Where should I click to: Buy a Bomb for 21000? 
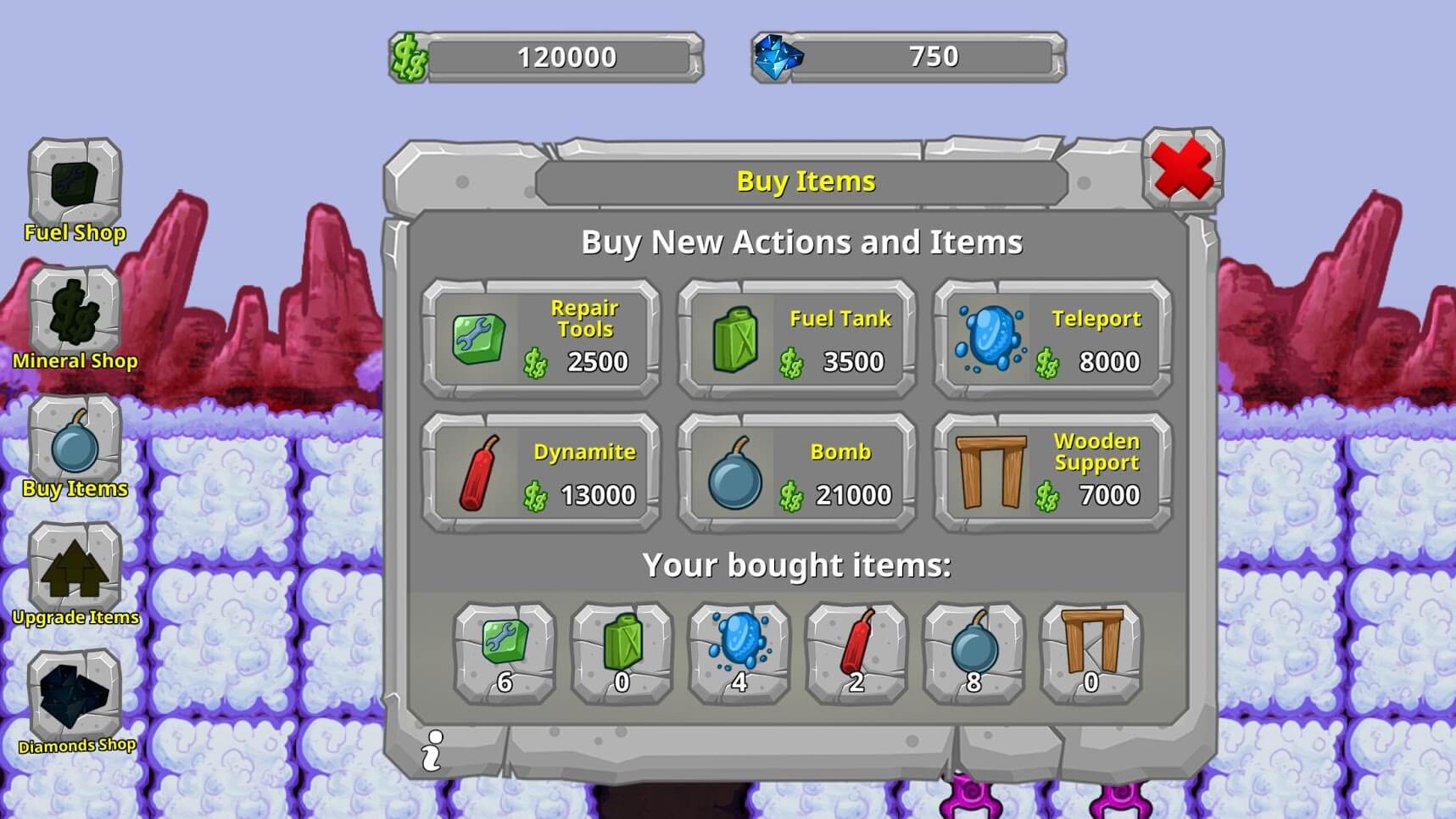[x=797, y=472]
